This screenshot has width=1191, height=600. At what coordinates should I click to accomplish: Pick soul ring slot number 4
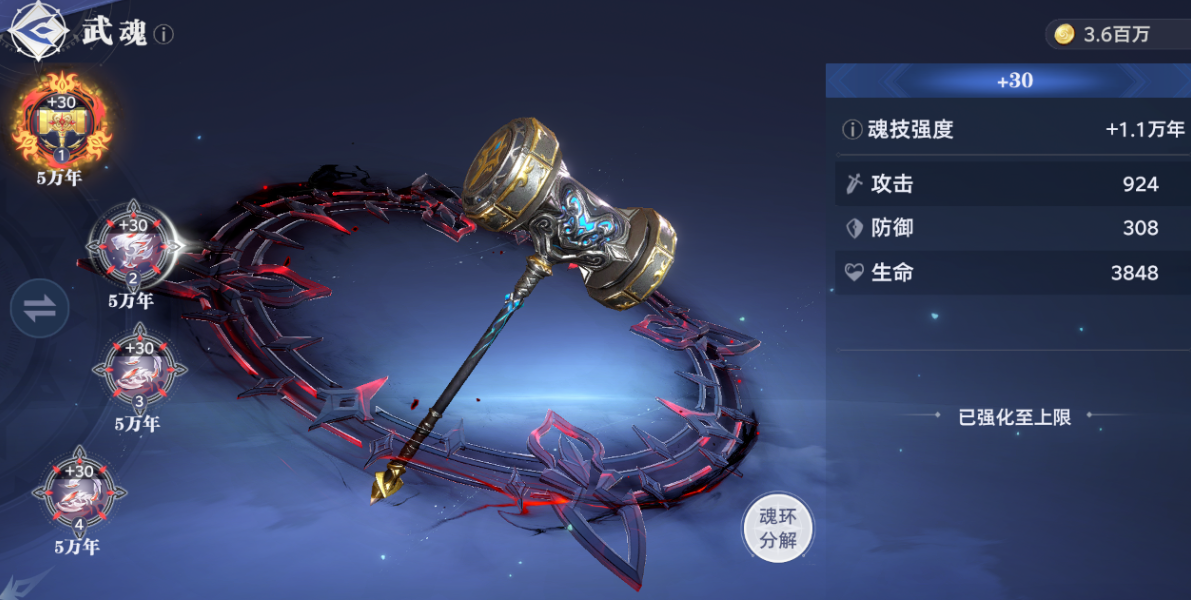coord(79,493)
